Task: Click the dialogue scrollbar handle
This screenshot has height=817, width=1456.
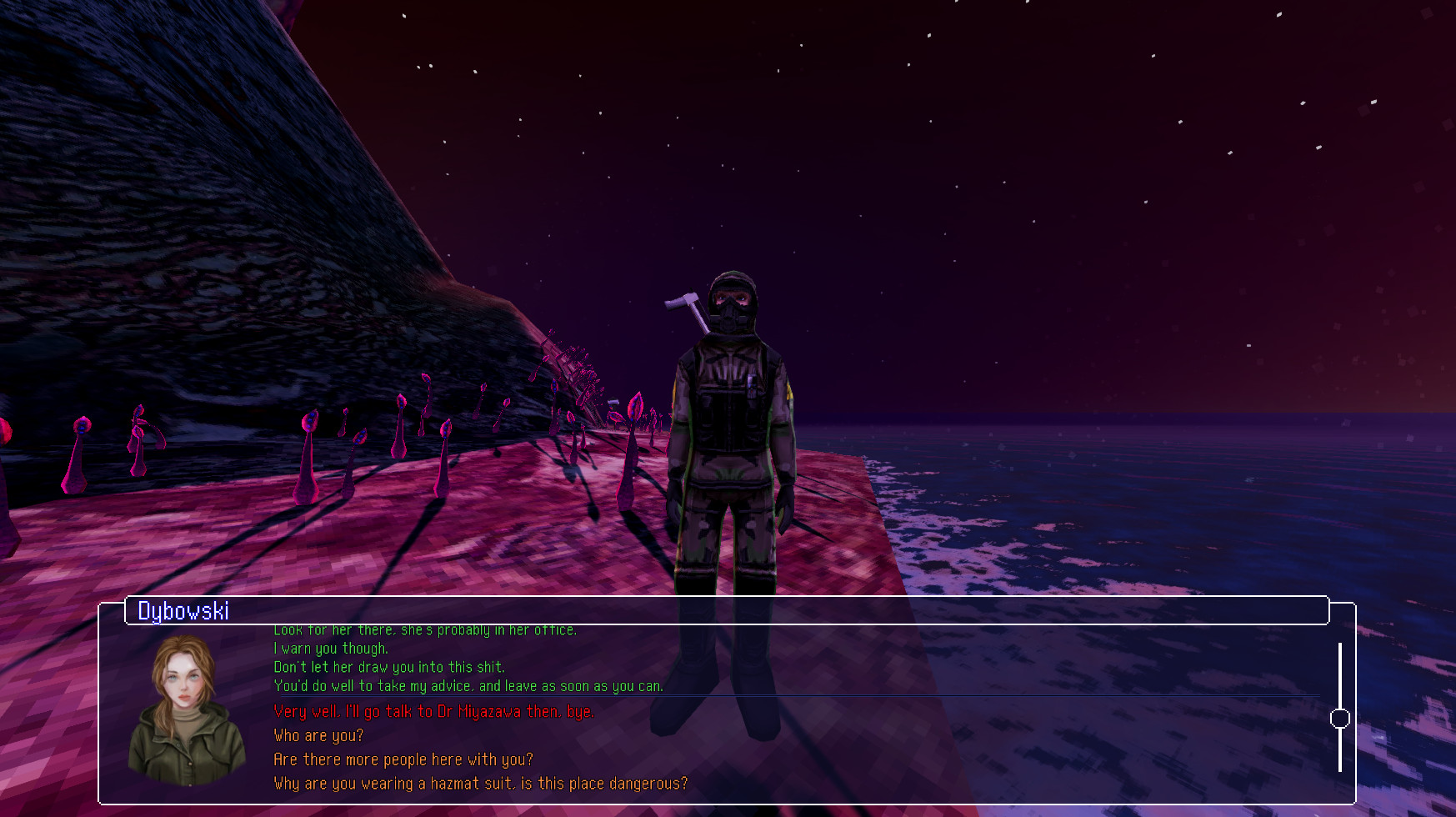Action: coord(1342,715)
